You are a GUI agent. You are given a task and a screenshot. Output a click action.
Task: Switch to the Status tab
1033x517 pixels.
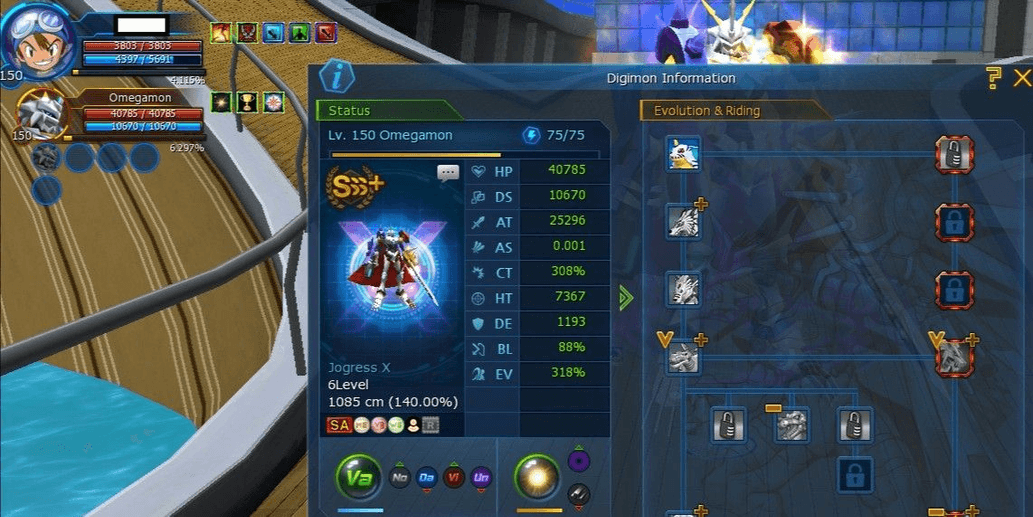pyautogui.click(x=388, y=111)
